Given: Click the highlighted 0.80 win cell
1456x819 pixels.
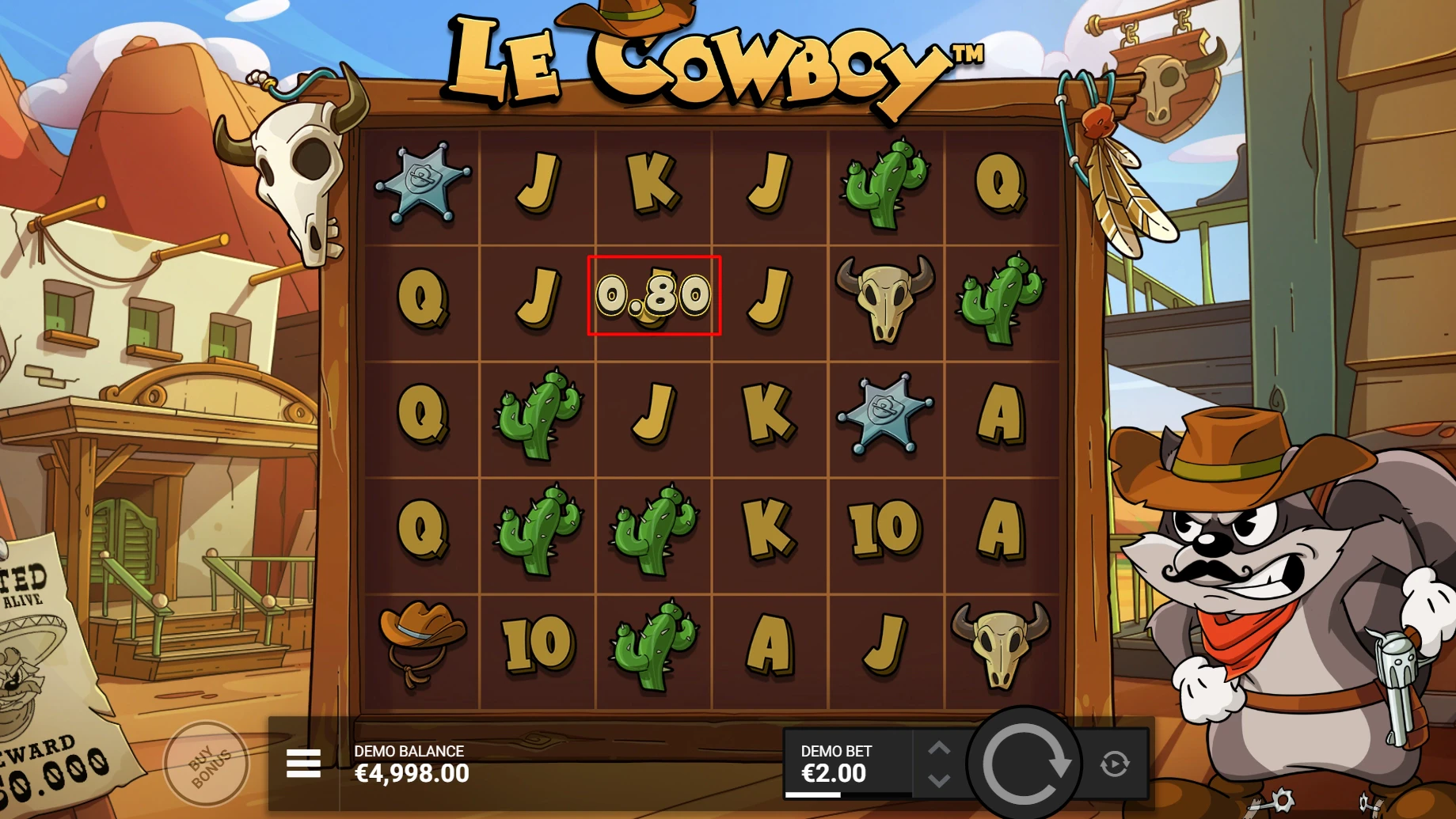Looking at the screenshot, I should click(653, 298).
